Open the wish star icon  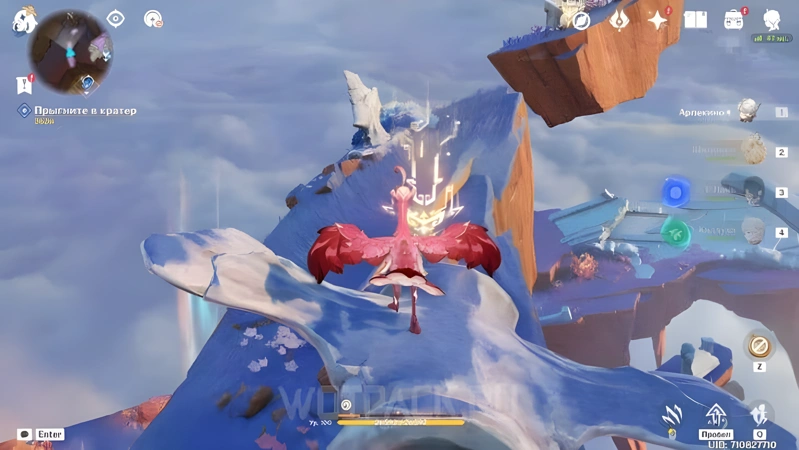pos(658,20)
